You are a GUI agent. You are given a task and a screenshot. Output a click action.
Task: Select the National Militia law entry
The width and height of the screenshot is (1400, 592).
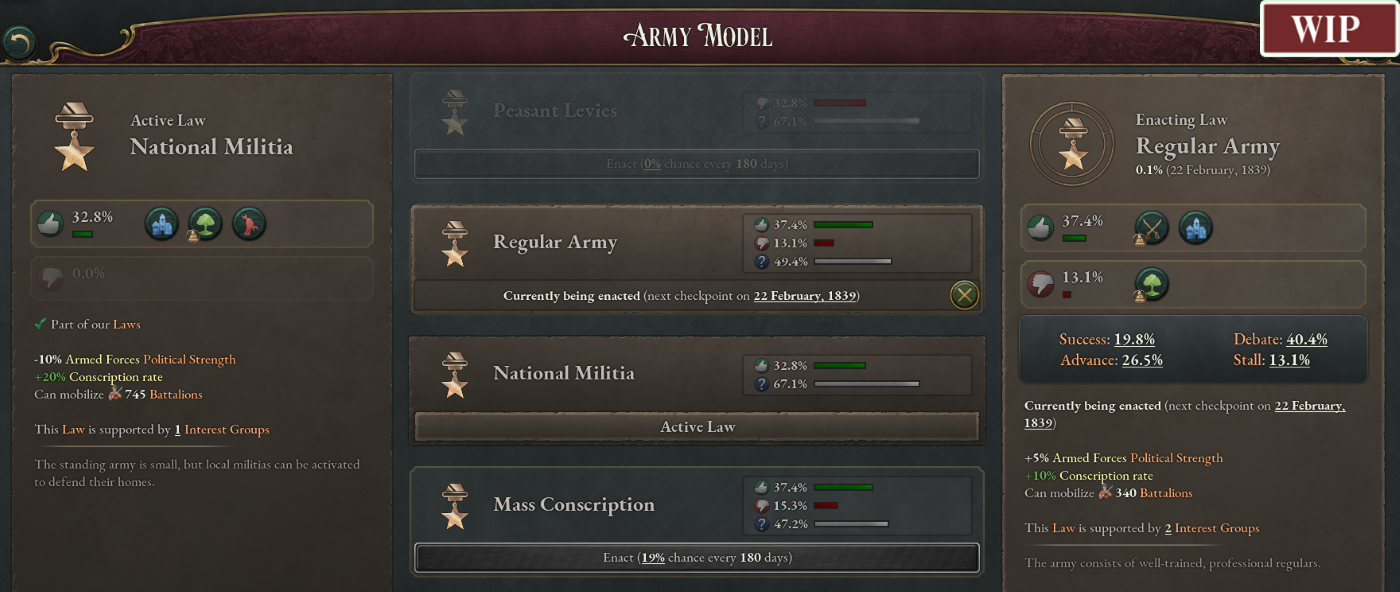563,374
